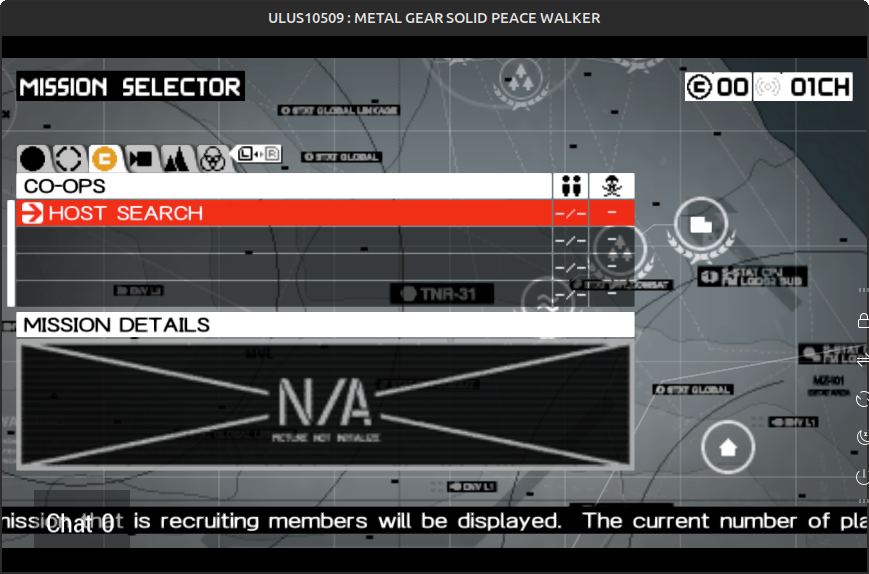Switch to the solid black circle tab
869x574 pixels.
[x=33, y=158]
